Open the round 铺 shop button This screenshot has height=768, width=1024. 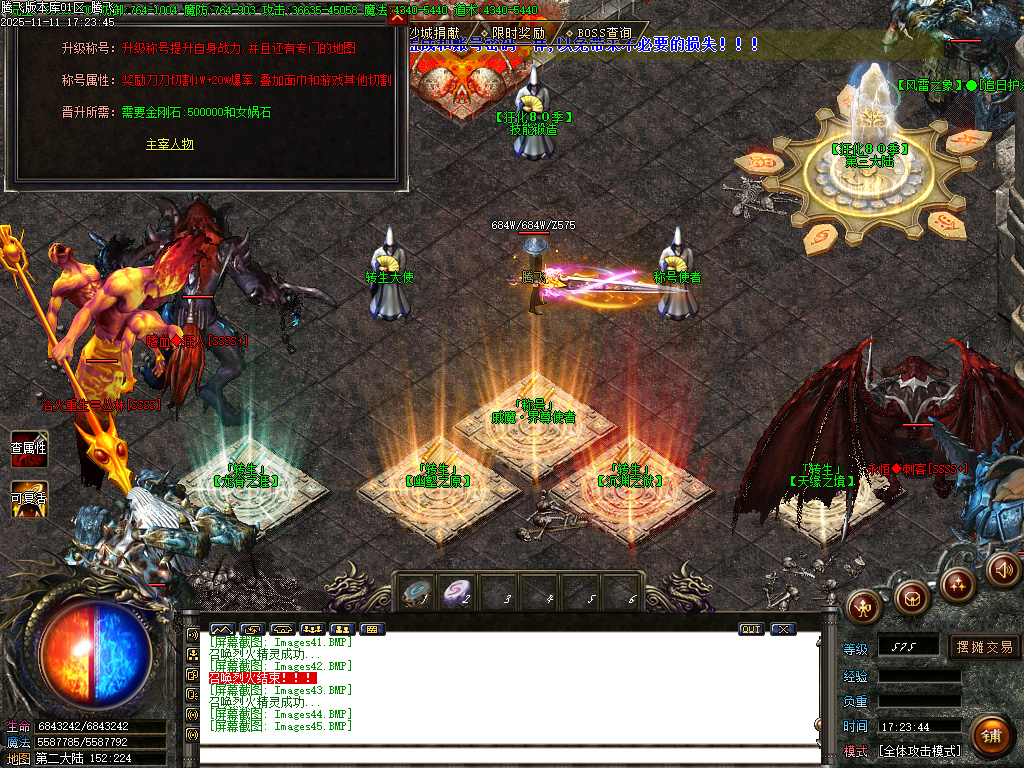(x=990, y=735)
